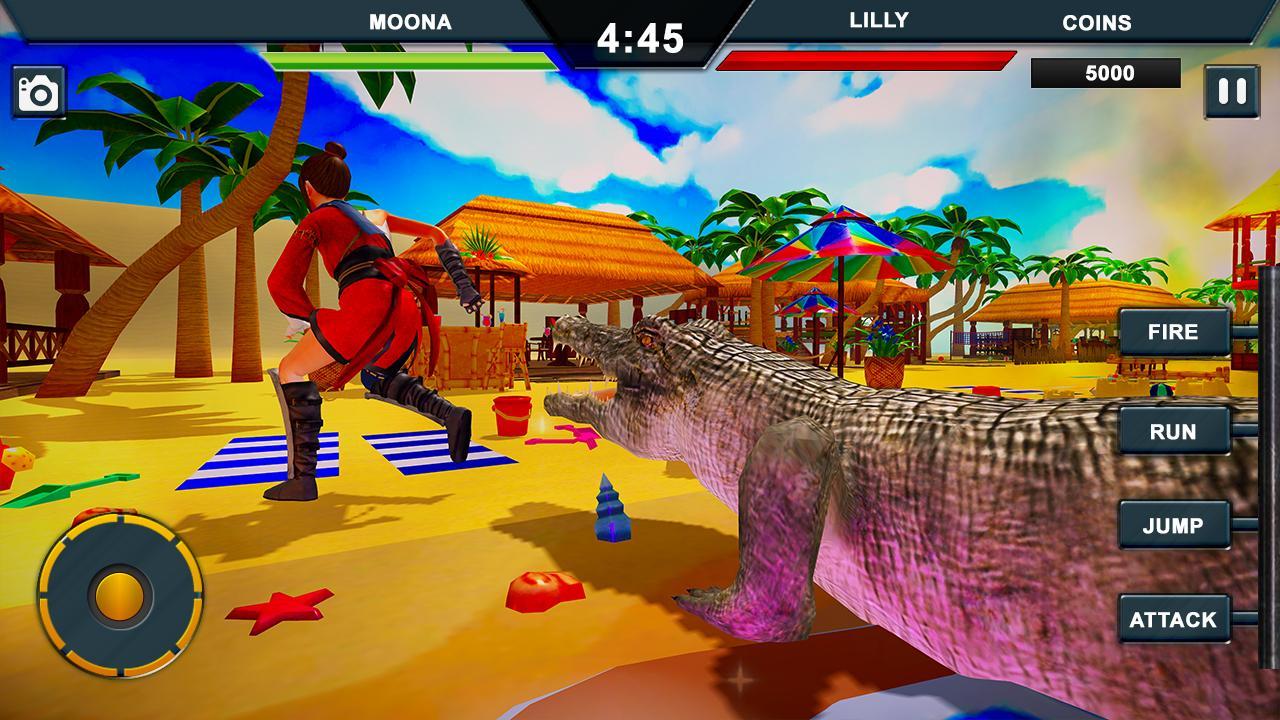Screen dimensions: 1280x720
Task: Select the 4:45 match timer
Action: 638,38
